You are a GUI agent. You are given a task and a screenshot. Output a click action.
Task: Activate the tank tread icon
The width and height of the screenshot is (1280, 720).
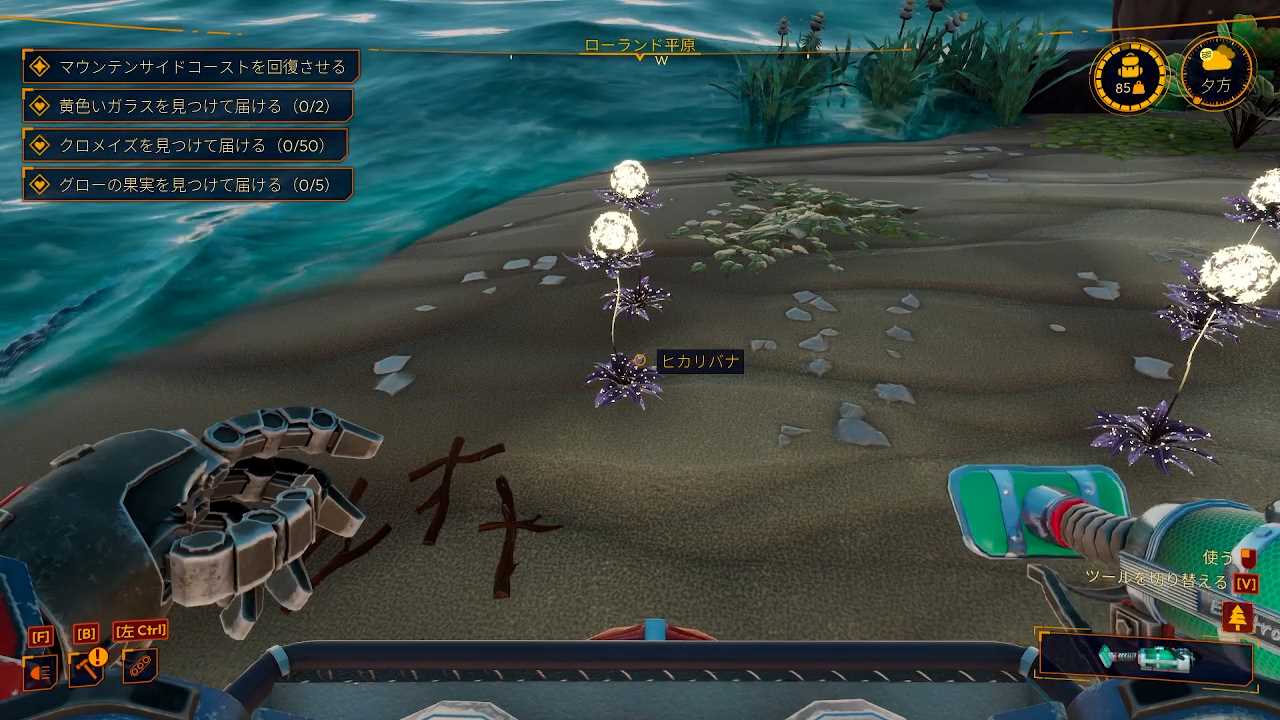[139, 665]
